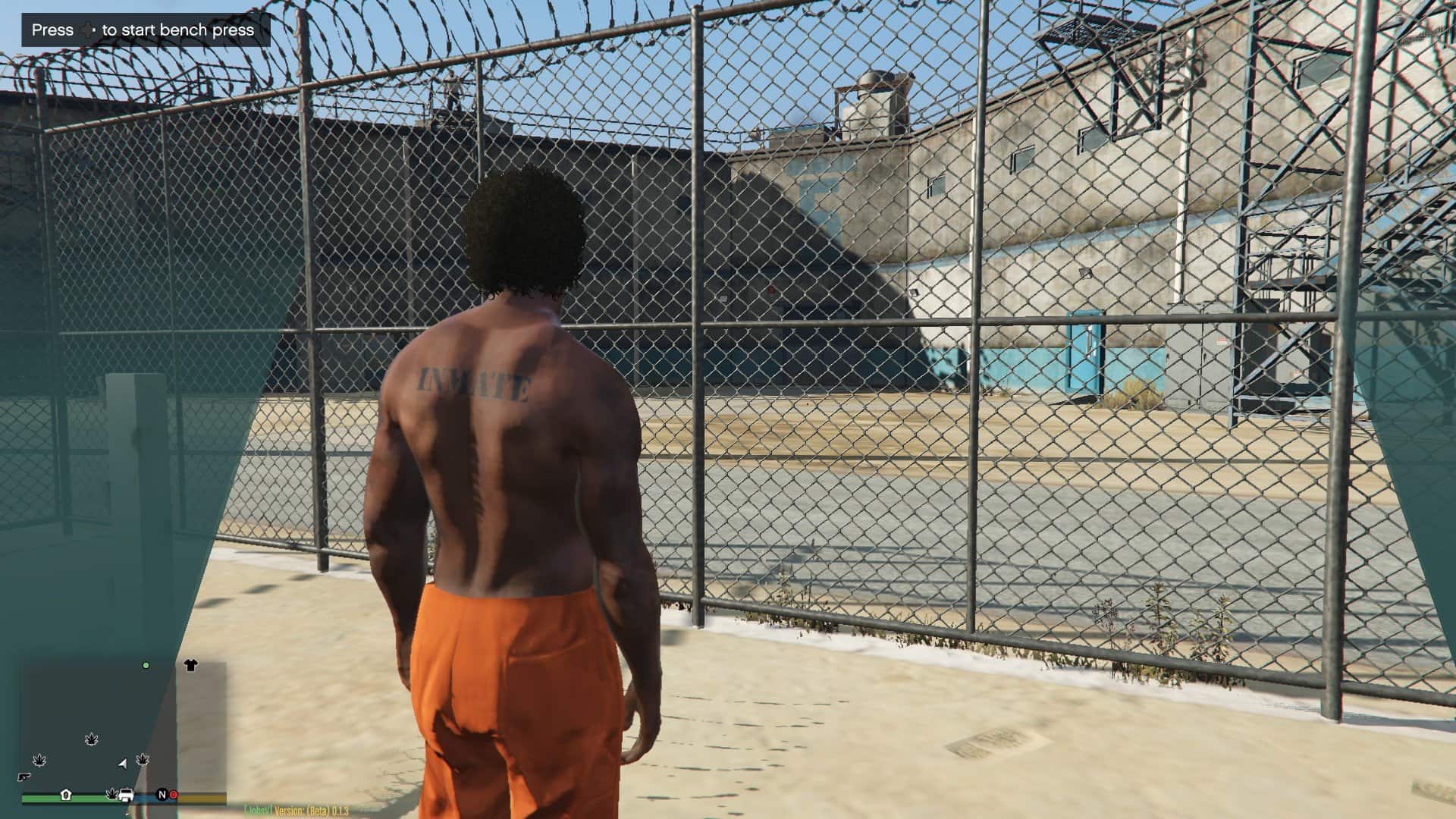Screen dimensions: 1456x819
Task: Click the clothing store shirt blip
Action: click(190, 665)
